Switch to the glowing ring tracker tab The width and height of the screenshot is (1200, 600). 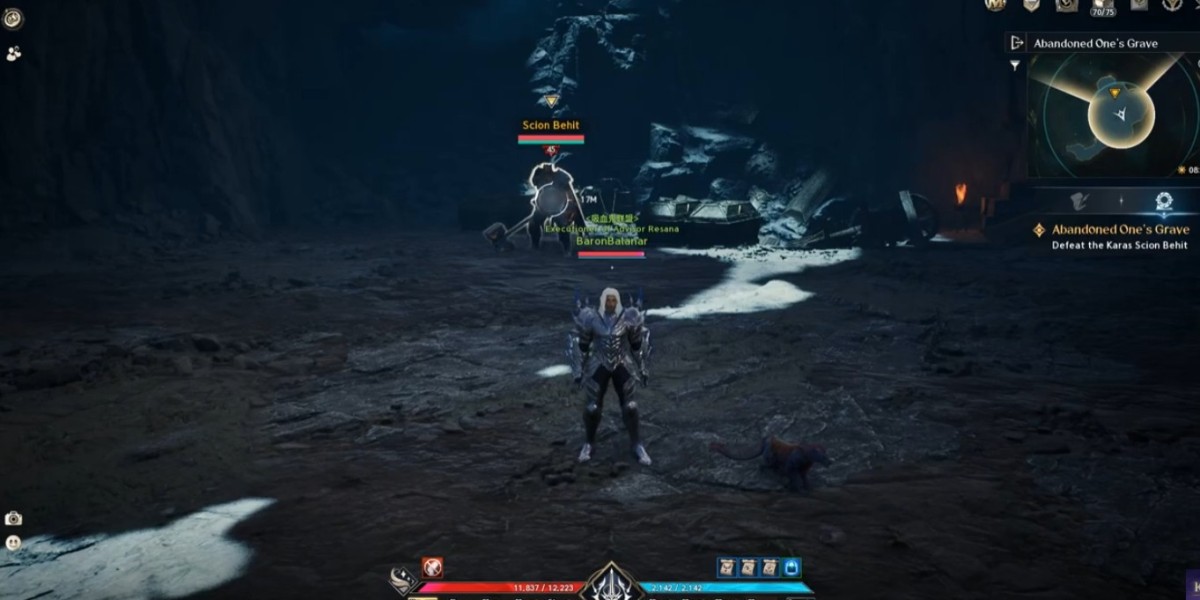coord(1163,201)
